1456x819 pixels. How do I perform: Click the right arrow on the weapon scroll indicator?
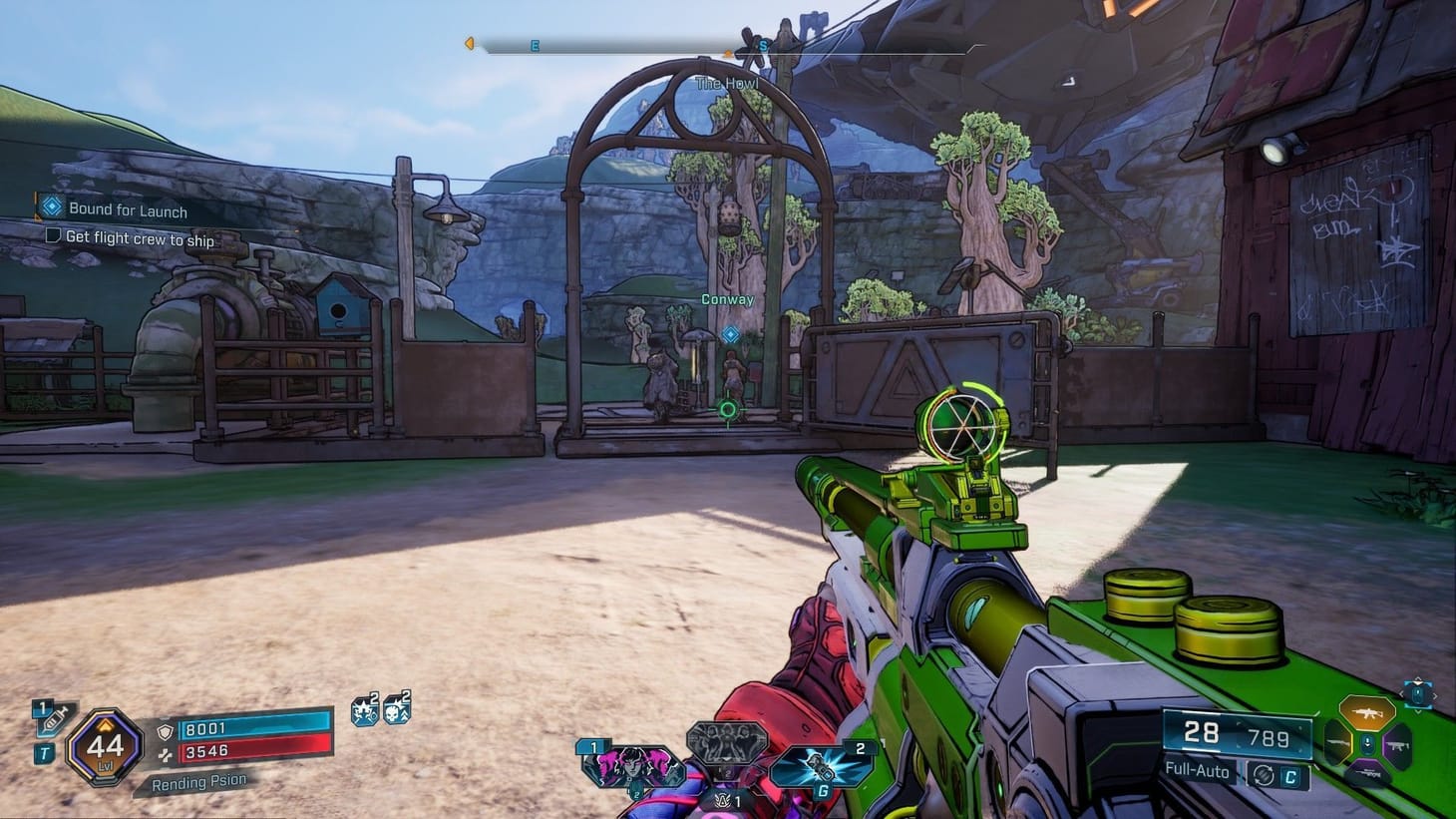[1434, 695]
